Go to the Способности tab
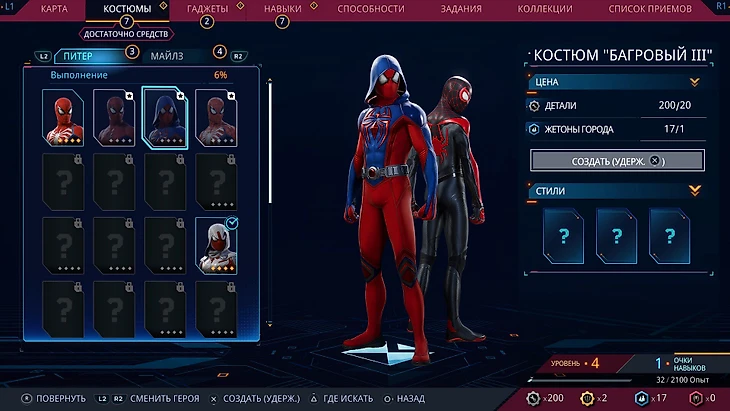The width and height of the screenshot is (730, 411). 370,9
